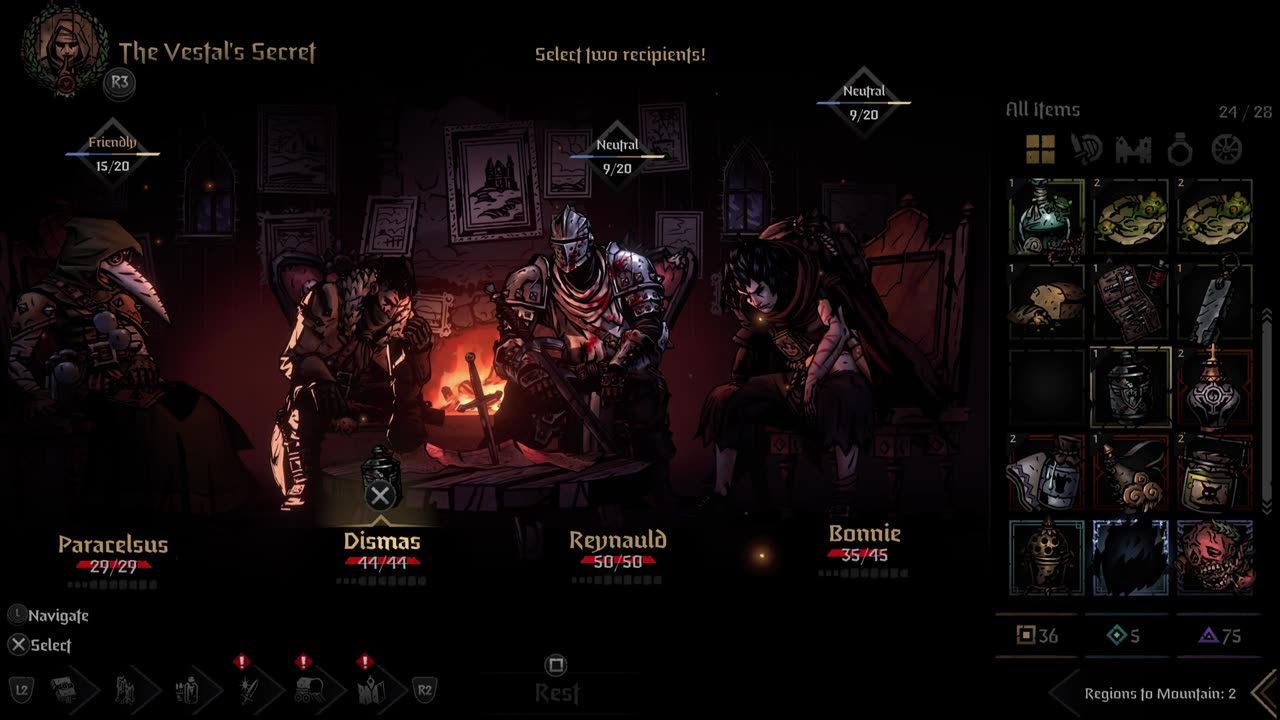The width and height of the screenshot is (1280, 720).
Task: Select the bronze censer trinket
Action: 1046,557
